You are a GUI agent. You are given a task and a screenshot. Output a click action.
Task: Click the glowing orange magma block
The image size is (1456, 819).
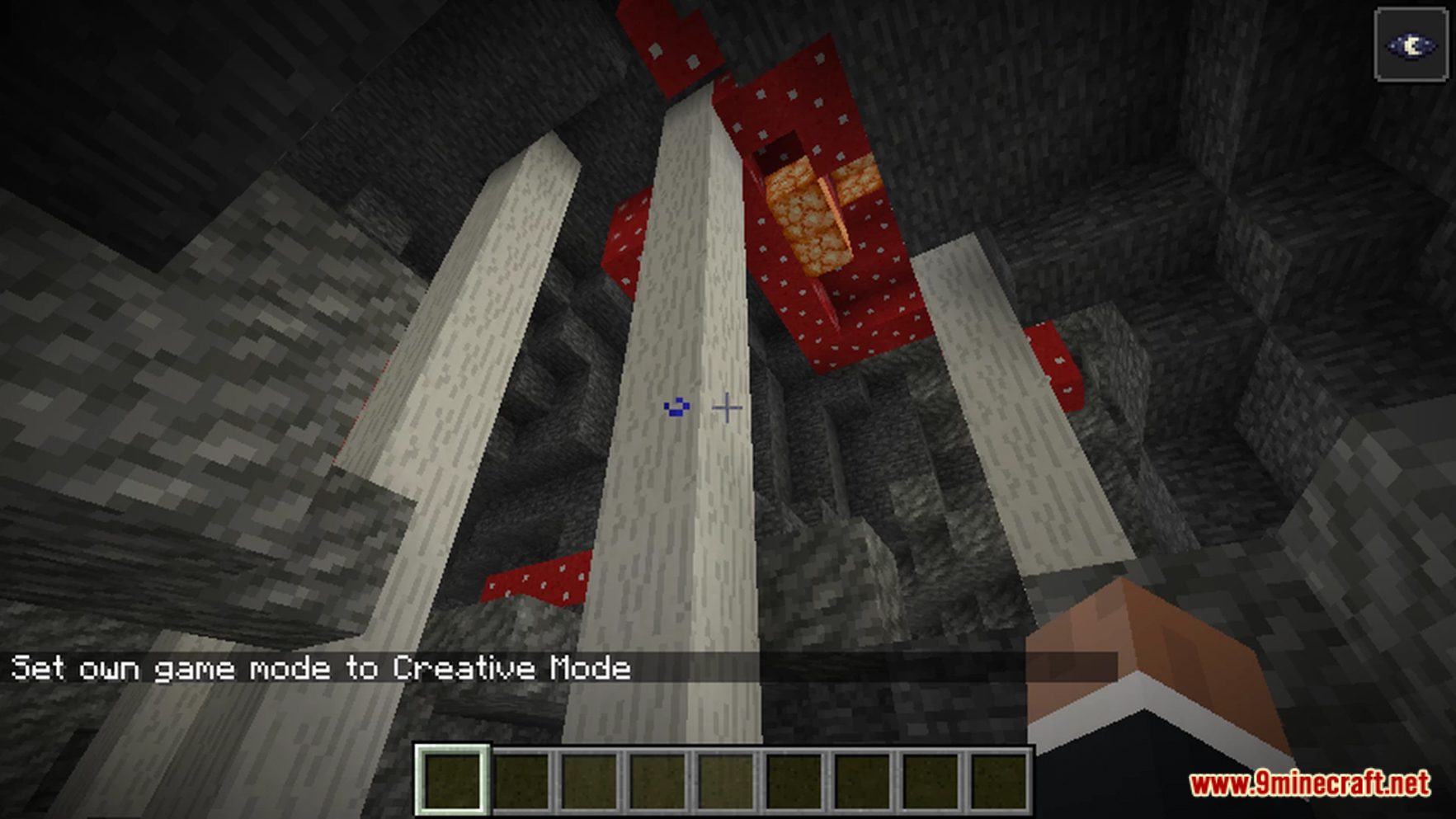coord(804,214)
